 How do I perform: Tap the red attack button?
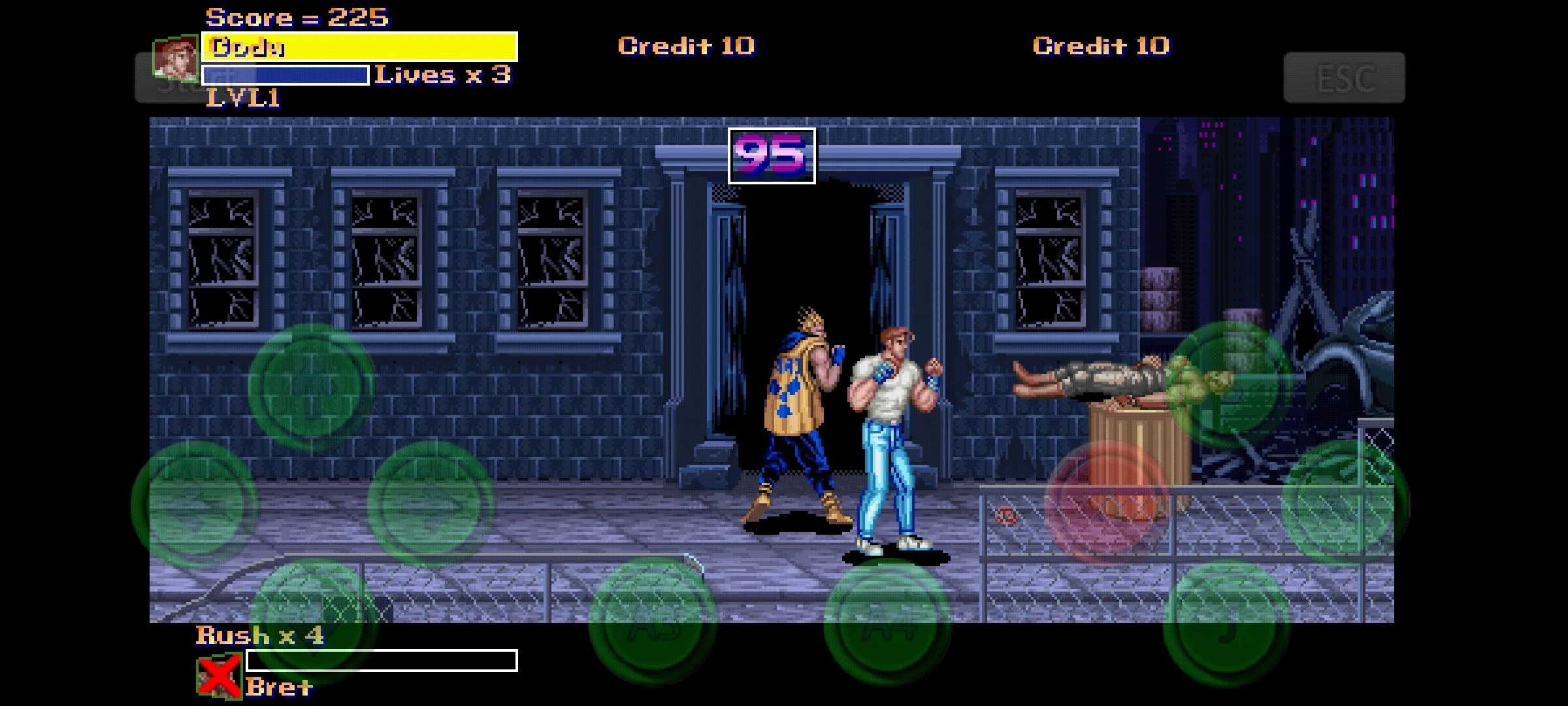coord(1109,503)
